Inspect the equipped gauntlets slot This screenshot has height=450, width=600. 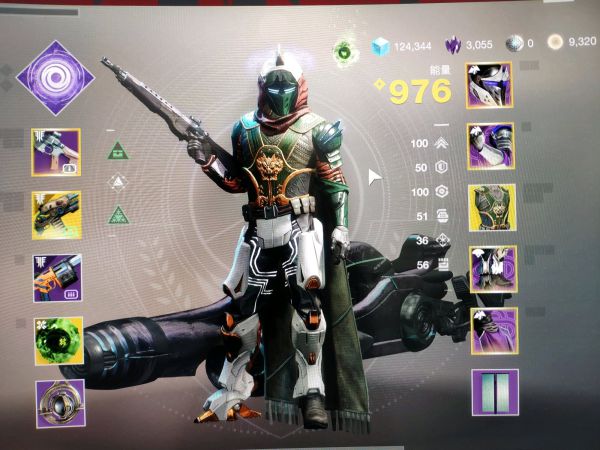[x=490, y=146]
